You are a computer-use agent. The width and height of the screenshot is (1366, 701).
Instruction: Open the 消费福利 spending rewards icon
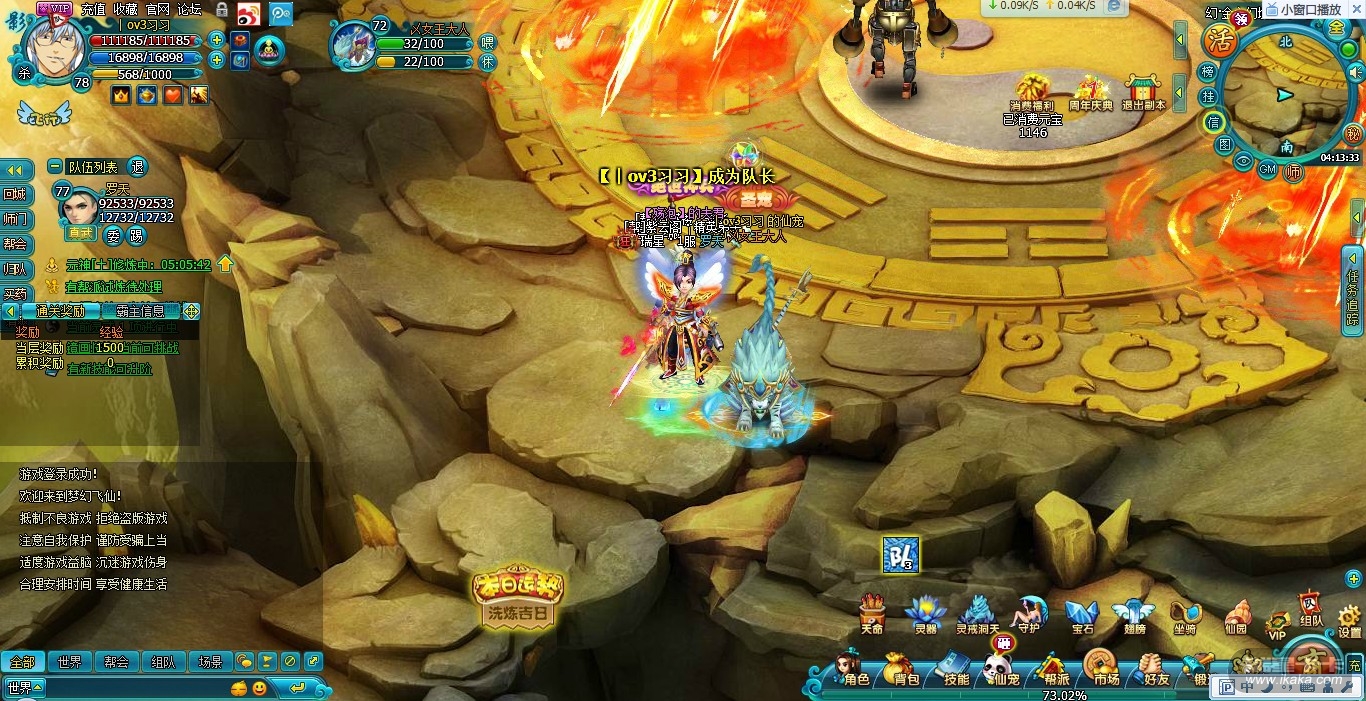(x=1032, y=90)
